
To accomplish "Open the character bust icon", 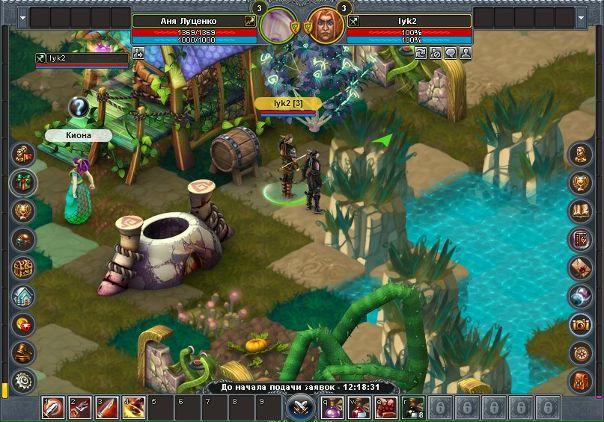I will click(x=22, y=154).
